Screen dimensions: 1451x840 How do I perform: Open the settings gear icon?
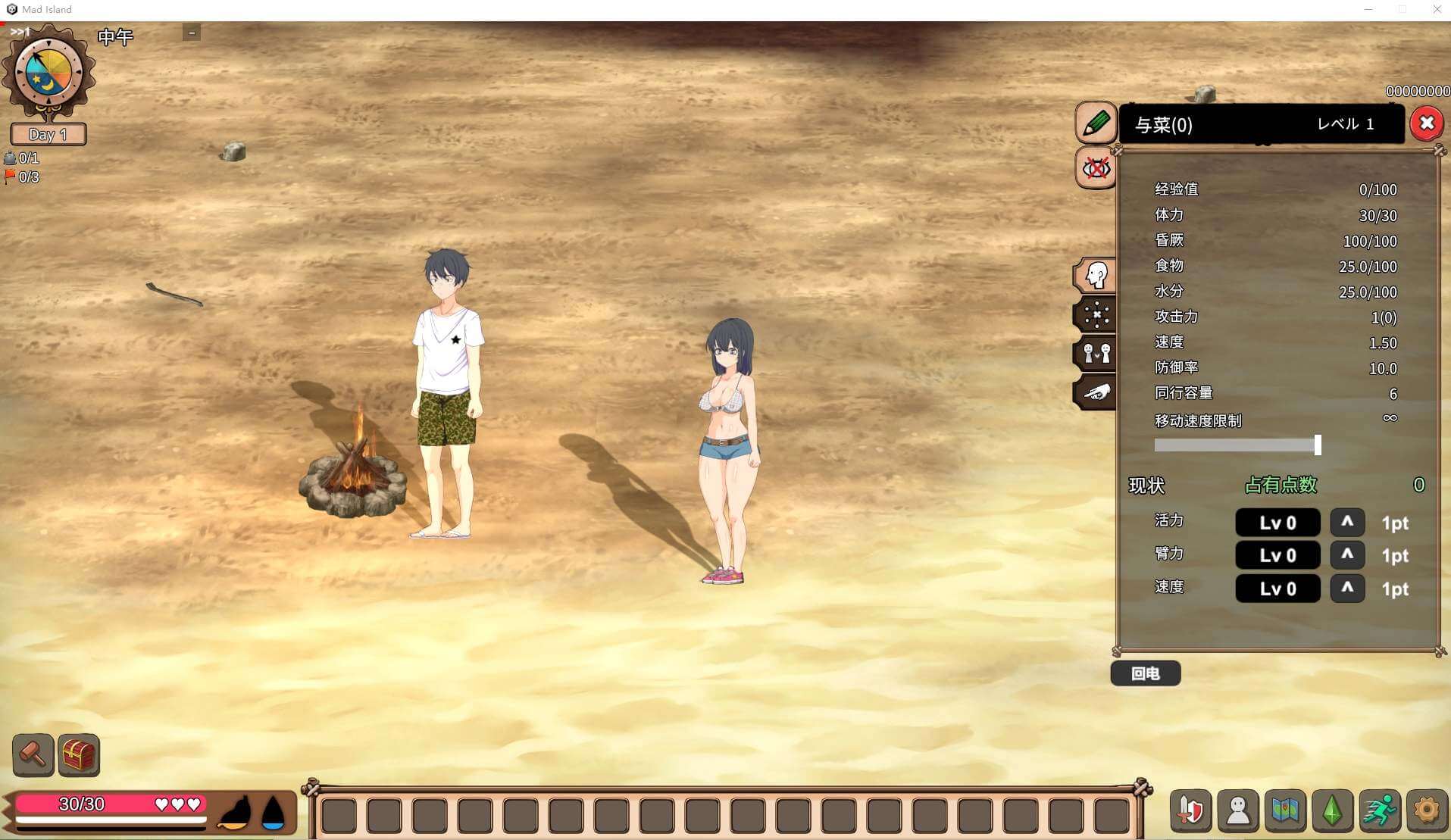tap(1428, 810)
